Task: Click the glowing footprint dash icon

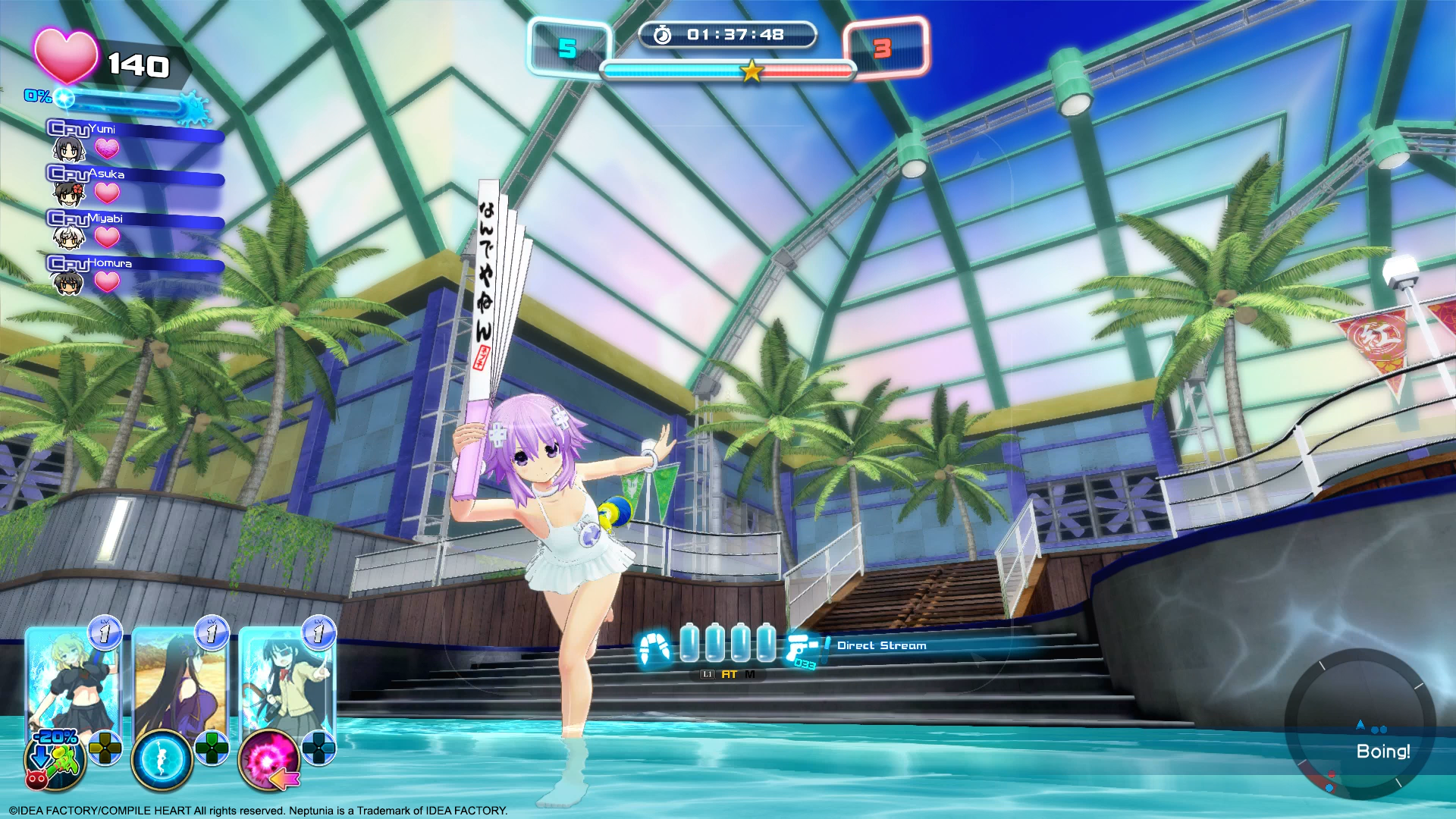Action: coord(654,648)
